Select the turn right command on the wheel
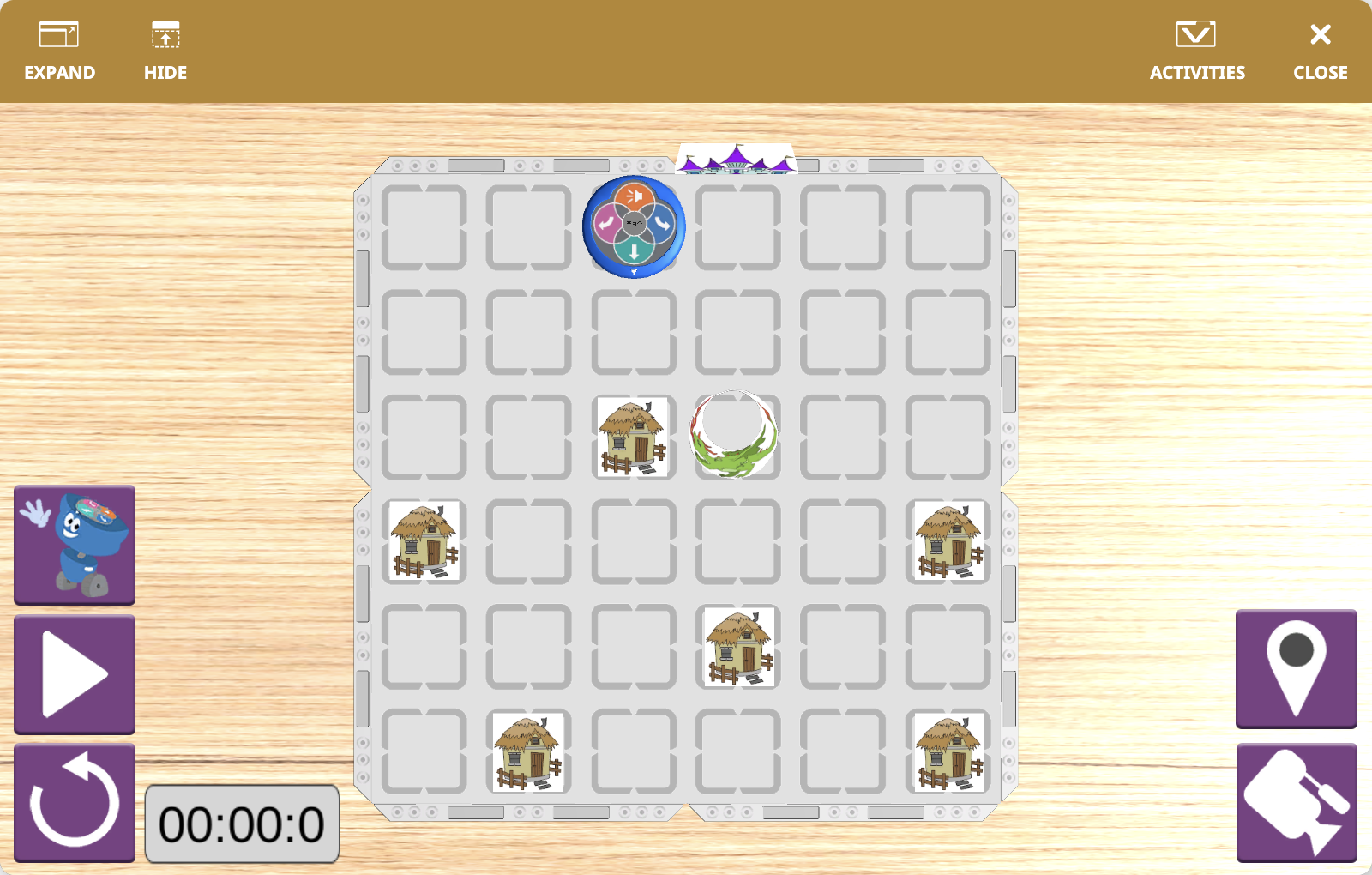 click(663, 223)
